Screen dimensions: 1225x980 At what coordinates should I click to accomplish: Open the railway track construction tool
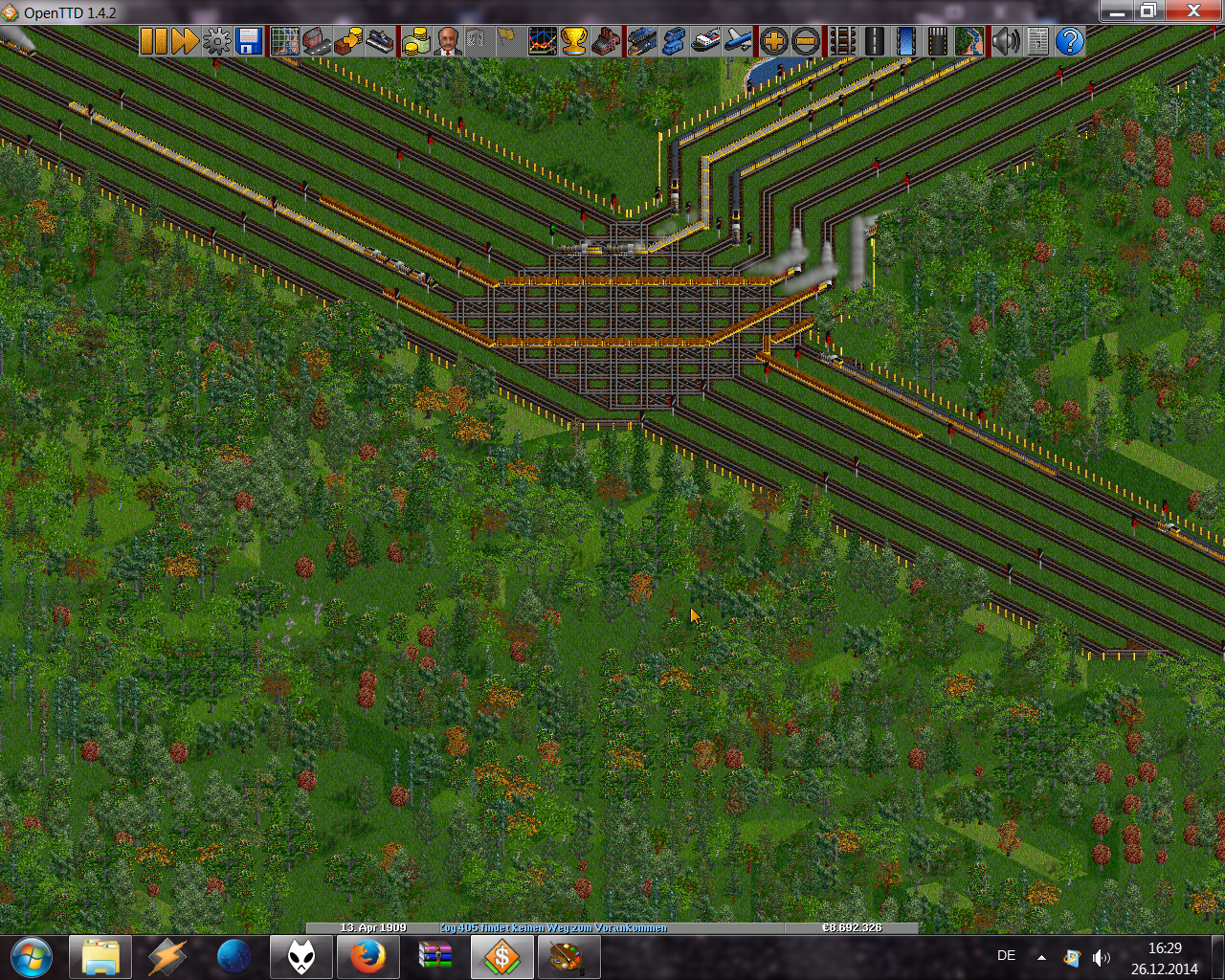click(842, 41)
